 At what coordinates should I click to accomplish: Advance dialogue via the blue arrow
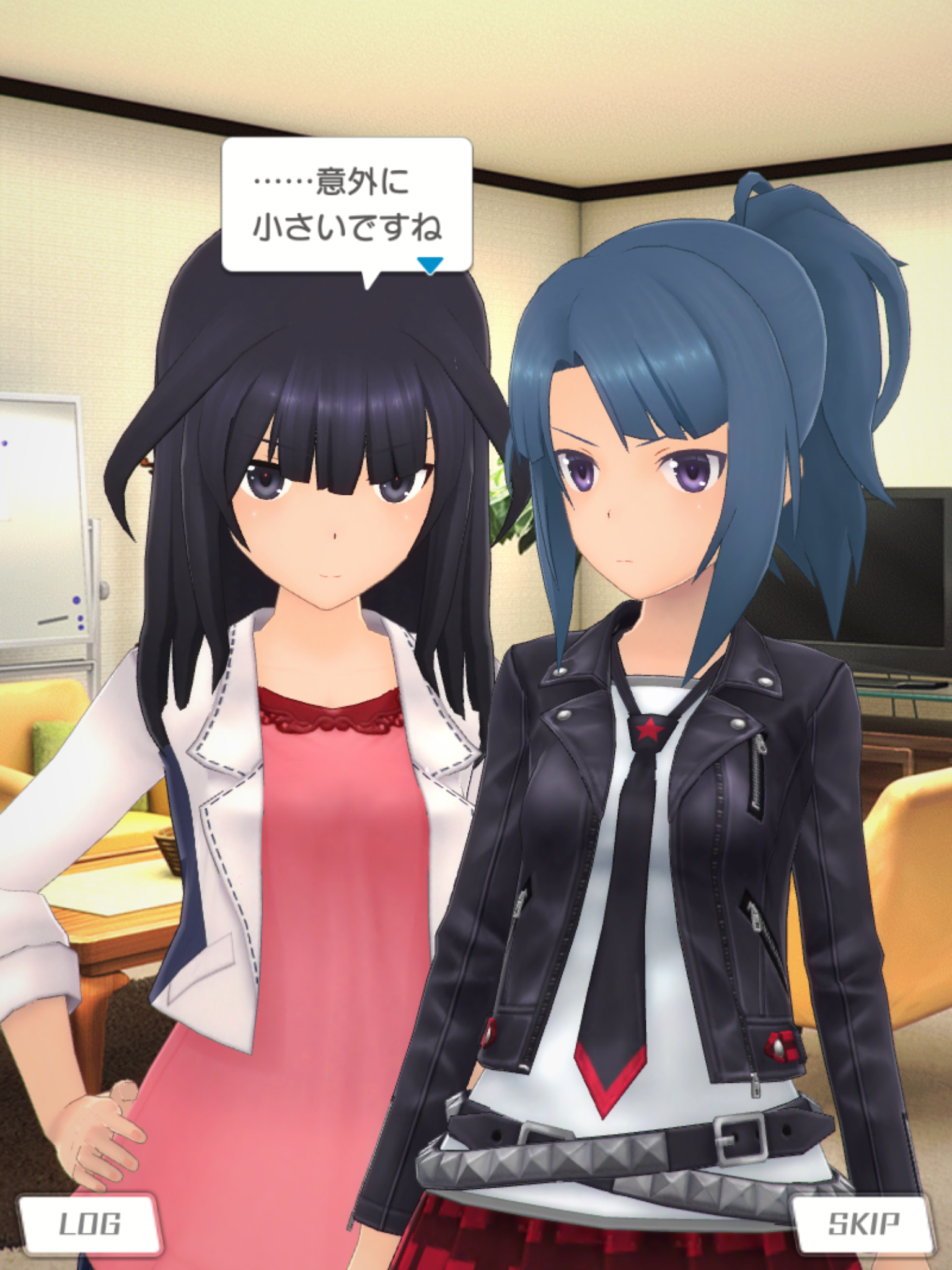[430, 265]
